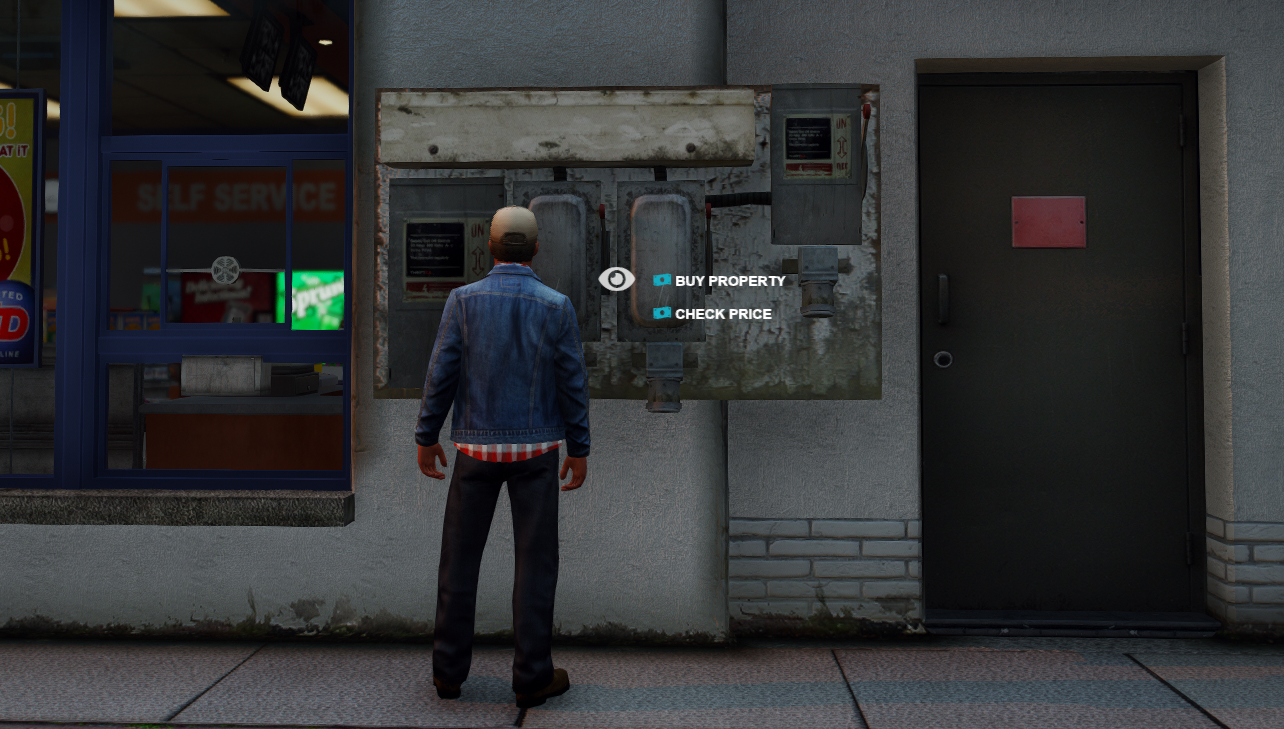Select the teal money icon beside CHECK PRICE
This screenshot has width=1284, height=729.
coord(660,313)
